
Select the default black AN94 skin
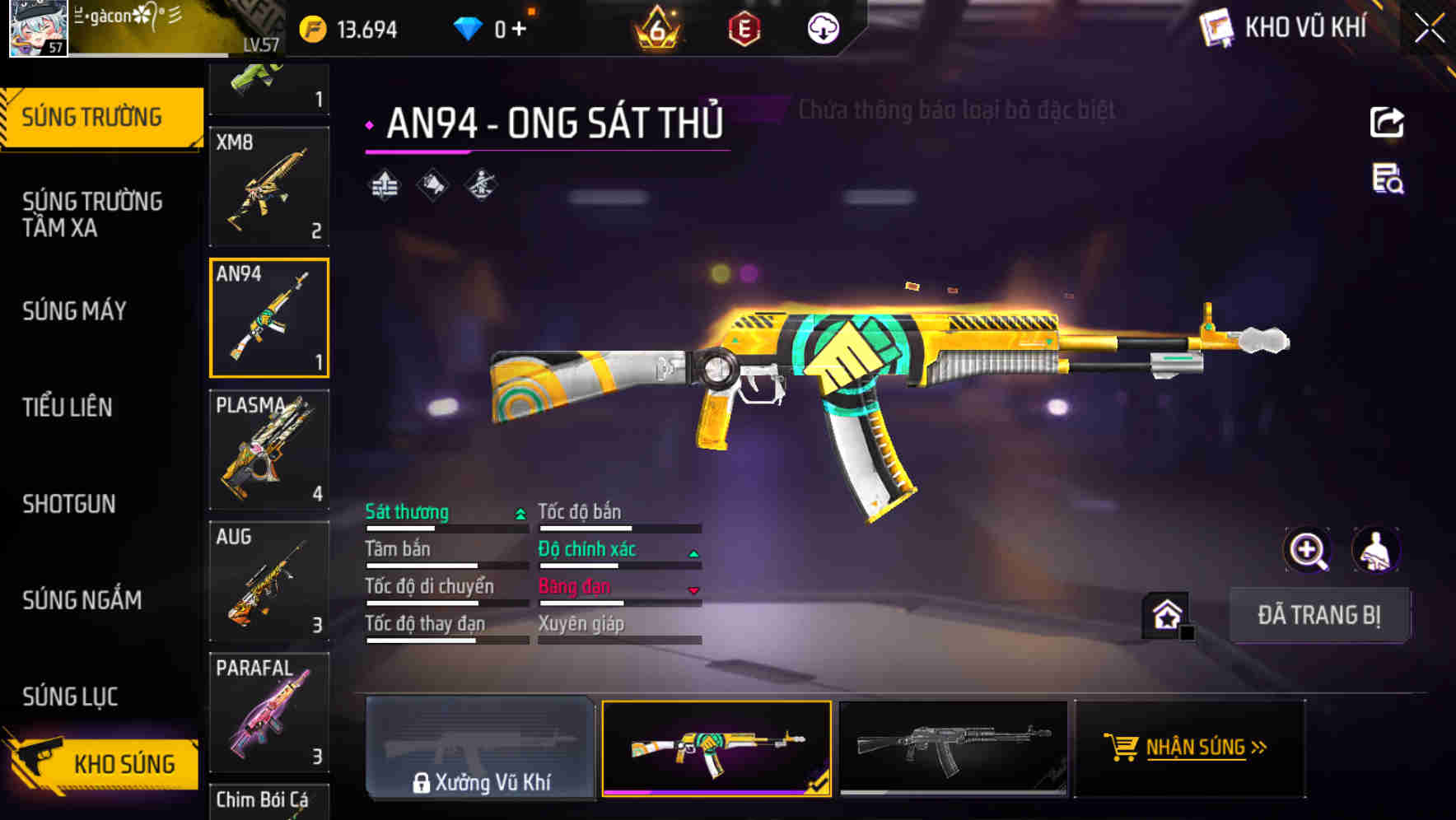coord(953,748)
